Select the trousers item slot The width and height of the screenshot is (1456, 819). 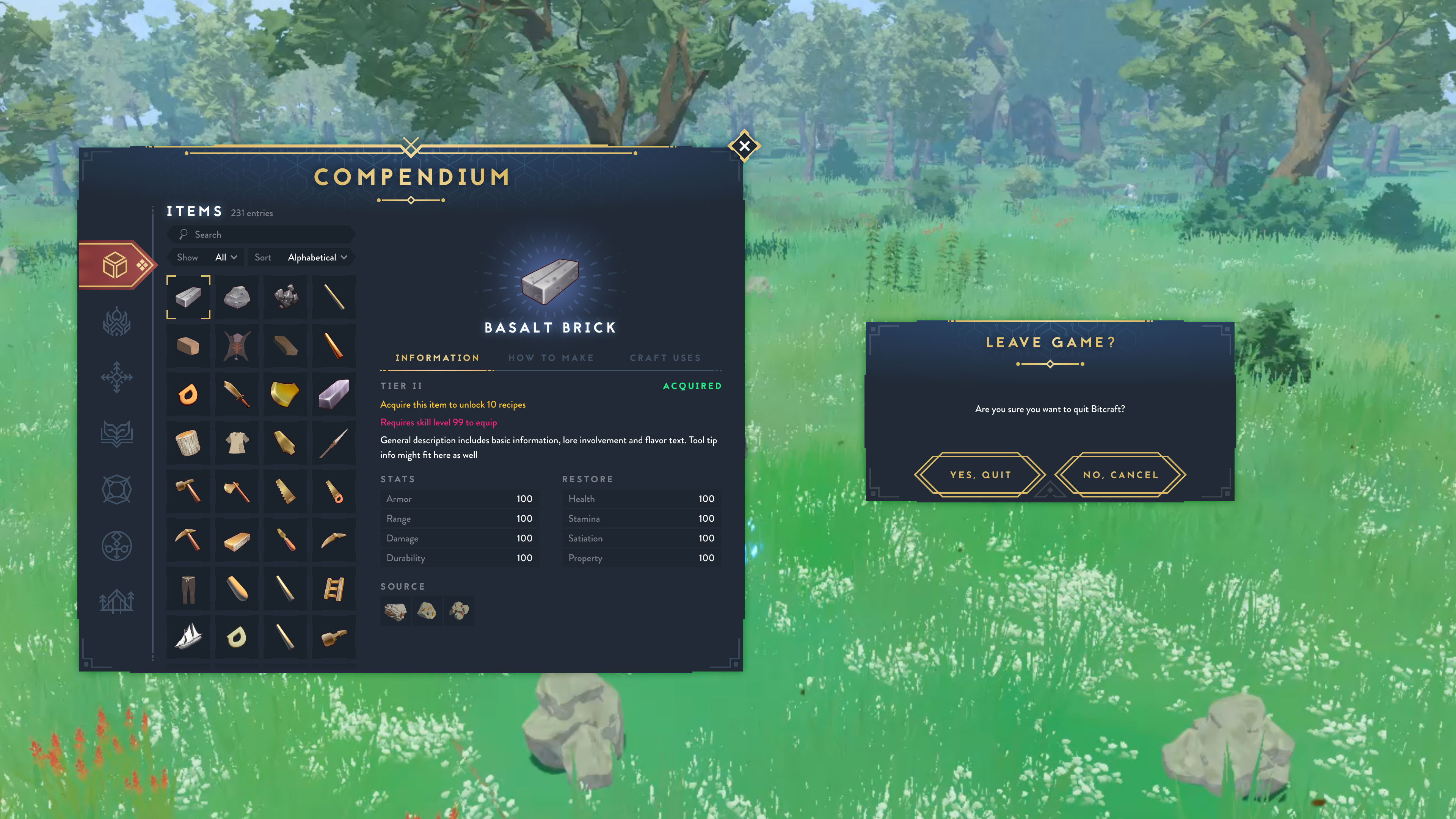point(188,589)
